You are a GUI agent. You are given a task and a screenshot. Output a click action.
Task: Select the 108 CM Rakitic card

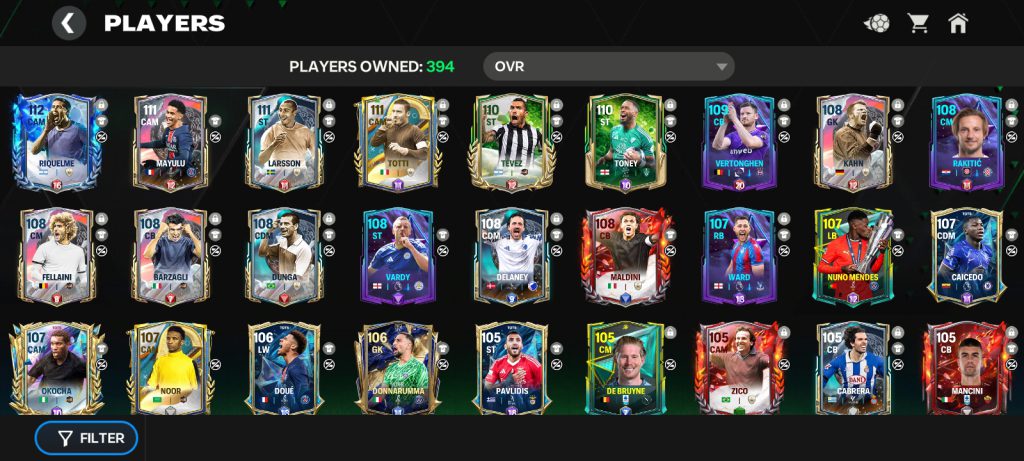tap(966, 142)
